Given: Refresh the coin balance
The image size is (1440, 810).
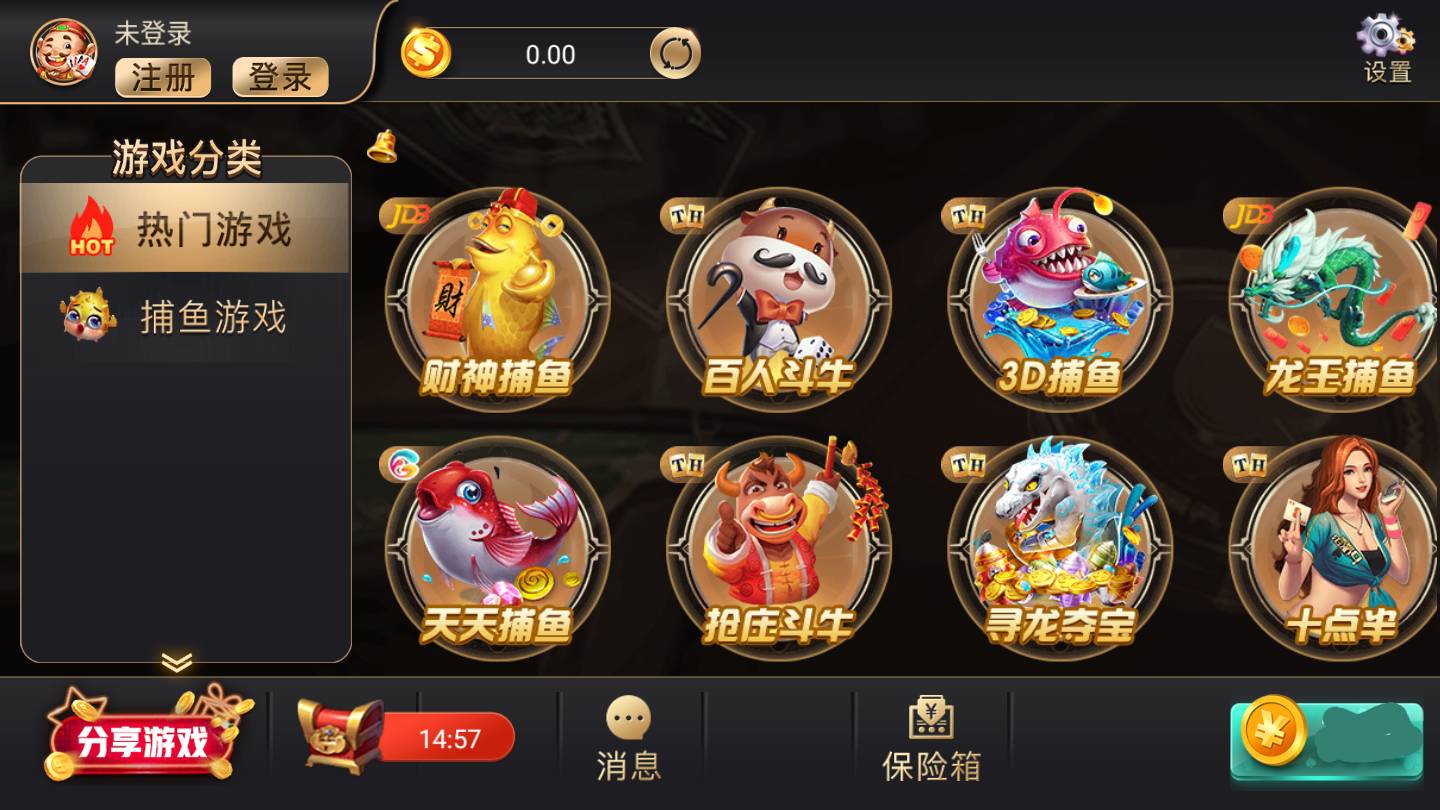Looking at the screenshot, I should [674, 55].
